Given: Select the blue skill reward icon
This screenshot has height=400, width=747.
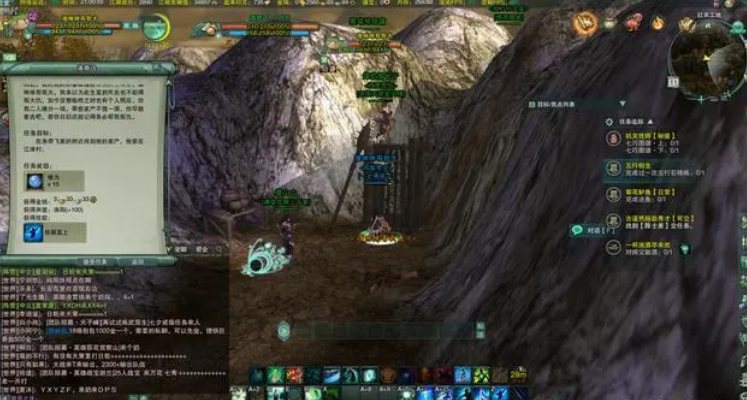Looking at the screenshot, I should [32, 233].
